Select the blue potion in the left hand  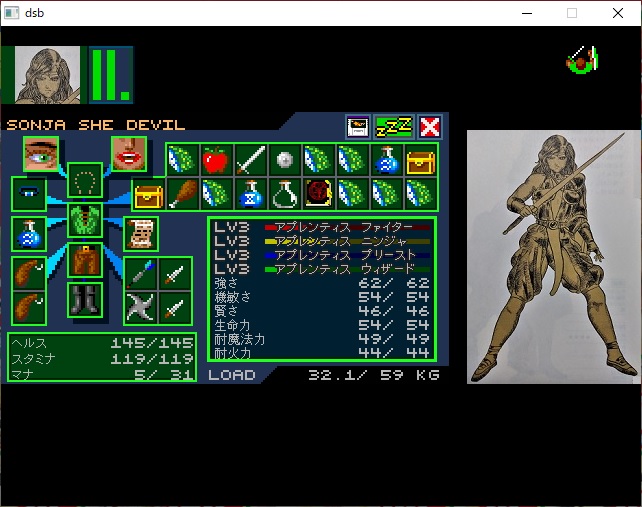point(28,234)
